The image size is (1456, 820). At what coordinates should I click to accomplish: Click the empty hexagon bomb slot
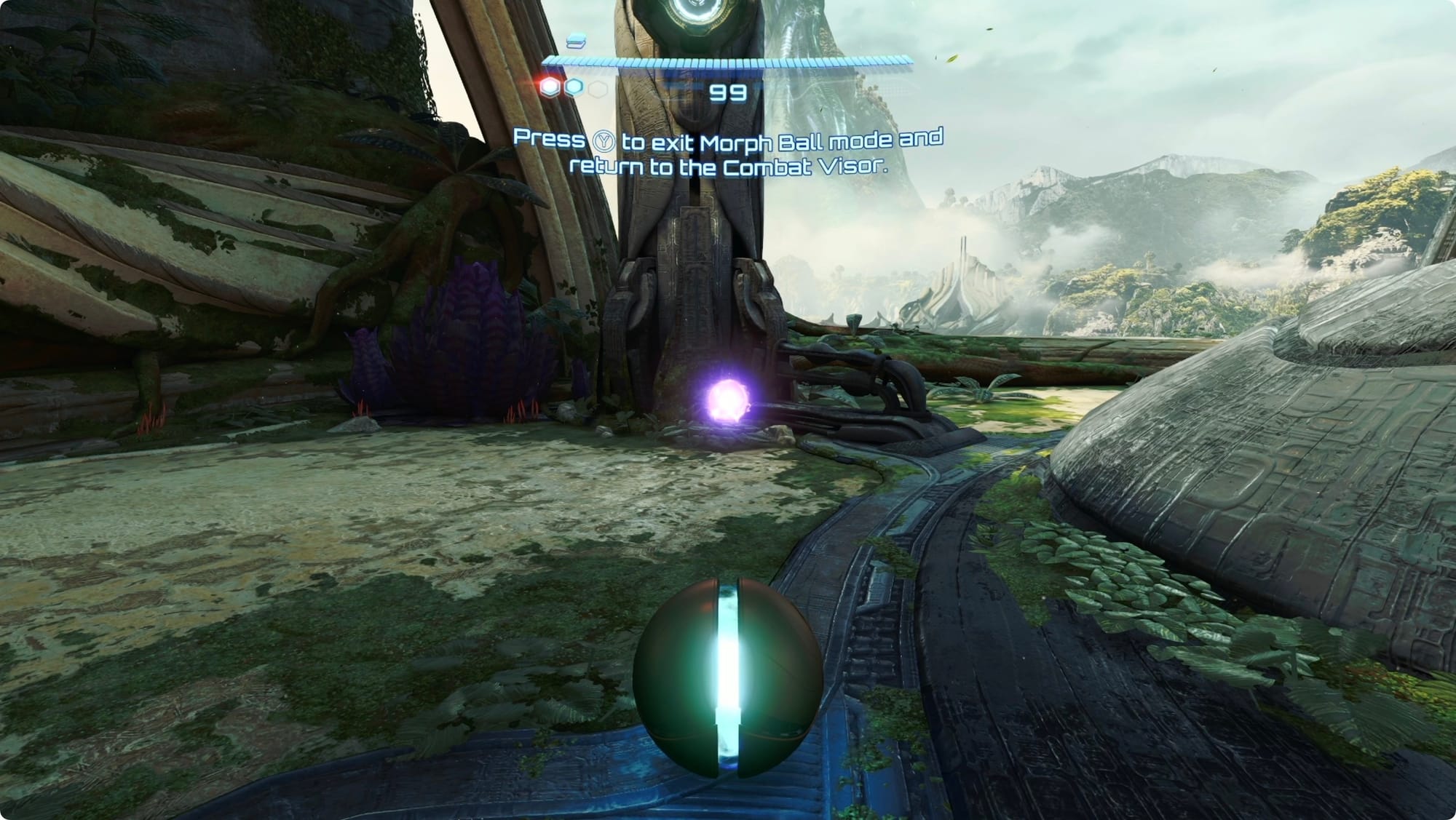click(x=598, y=89)
